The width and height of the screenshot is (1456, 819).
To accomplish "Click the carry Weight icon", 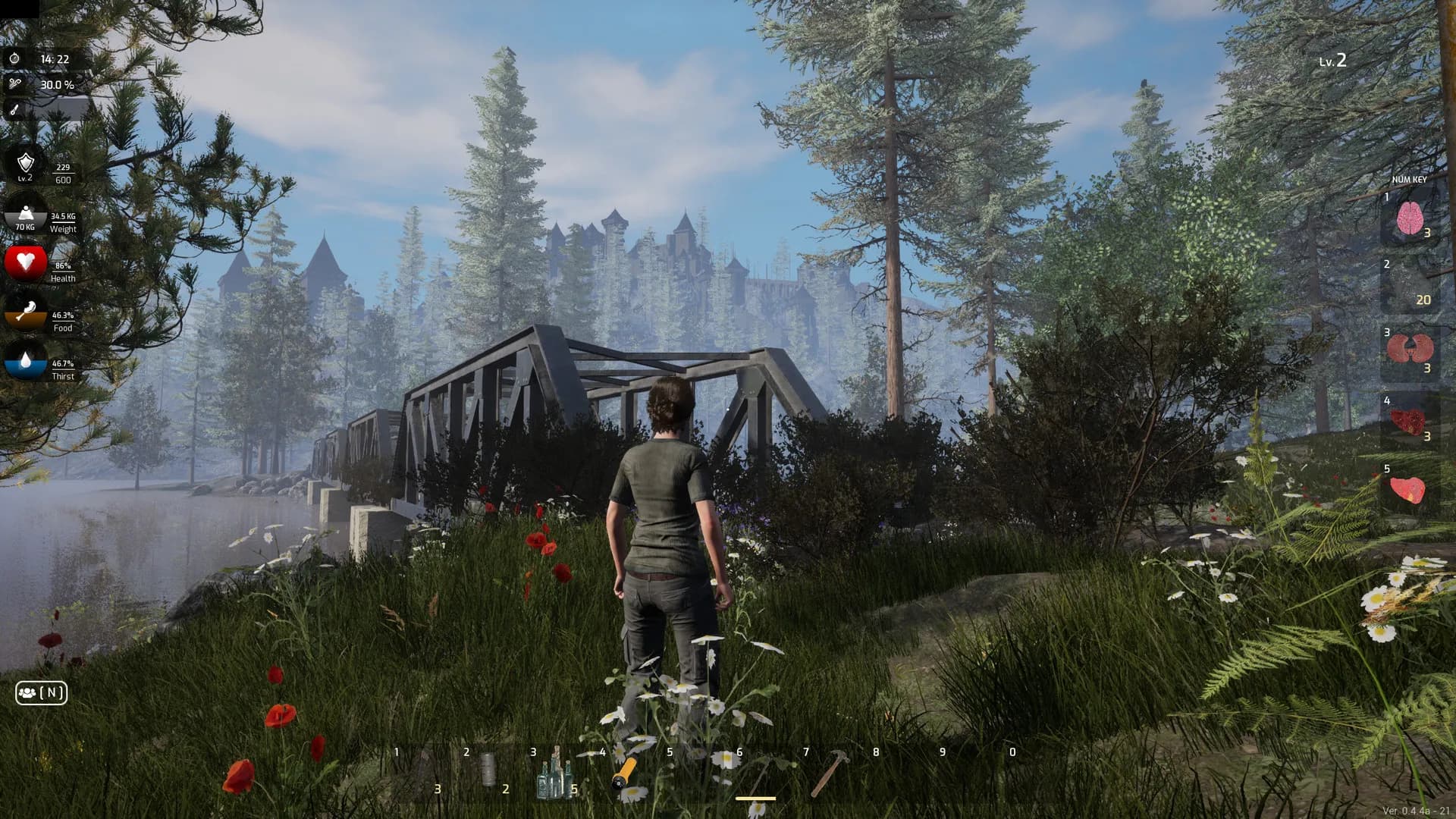I will [26, 213].
